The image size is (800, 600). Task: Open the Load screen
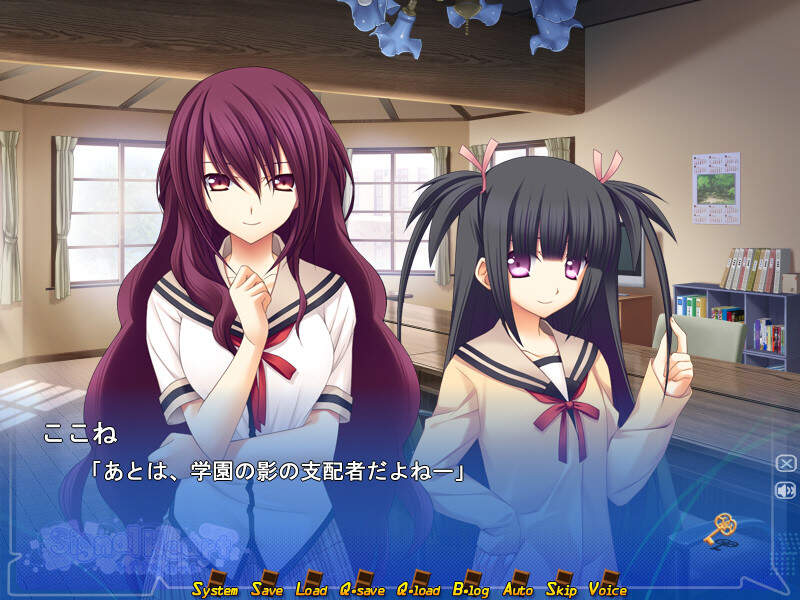click(311, 587)
